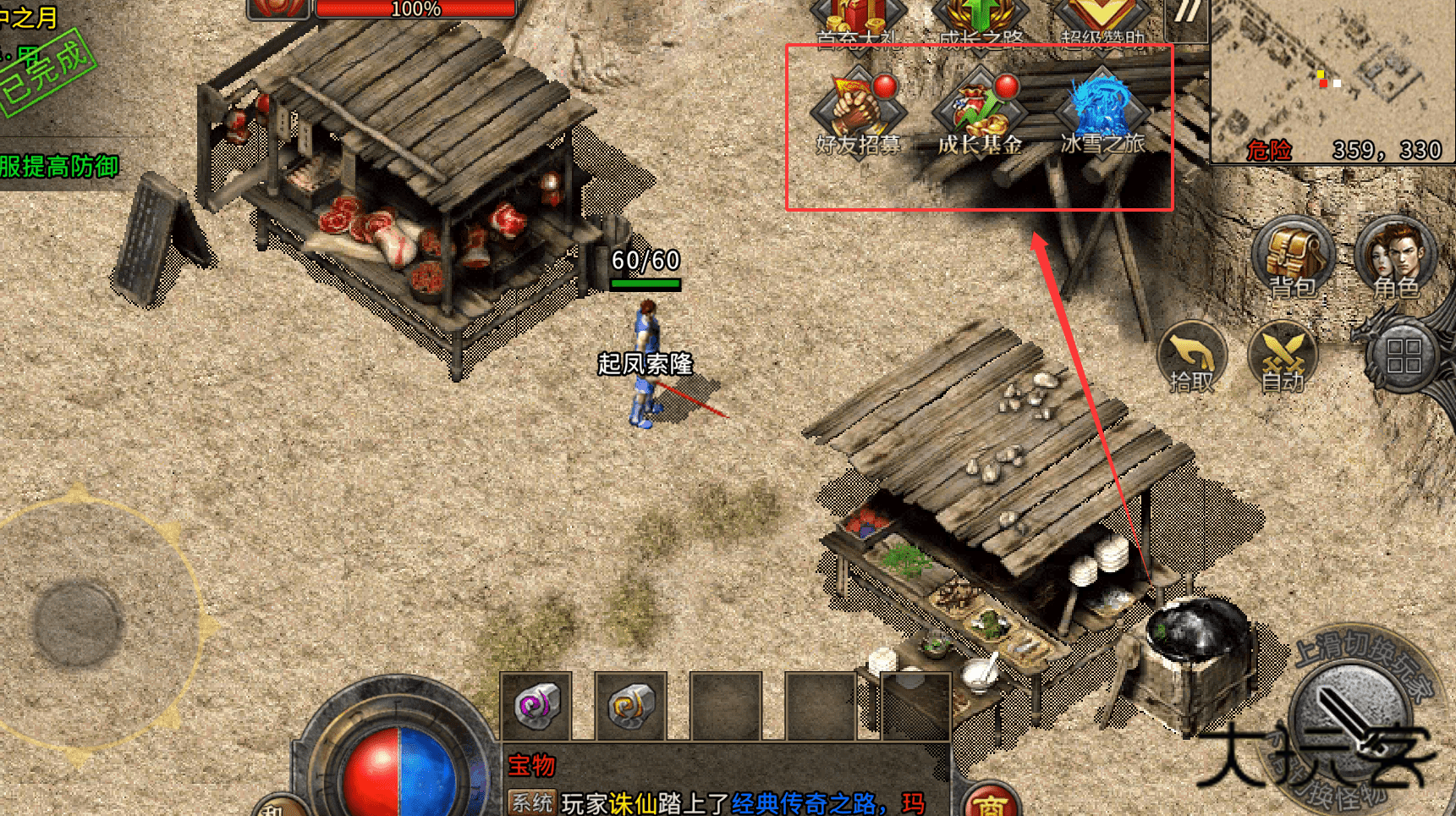Image resolution: width=1456 pixels, height=816 pixels.
Task: Open the 角色 character sheet
Action: click(1396, 258)
